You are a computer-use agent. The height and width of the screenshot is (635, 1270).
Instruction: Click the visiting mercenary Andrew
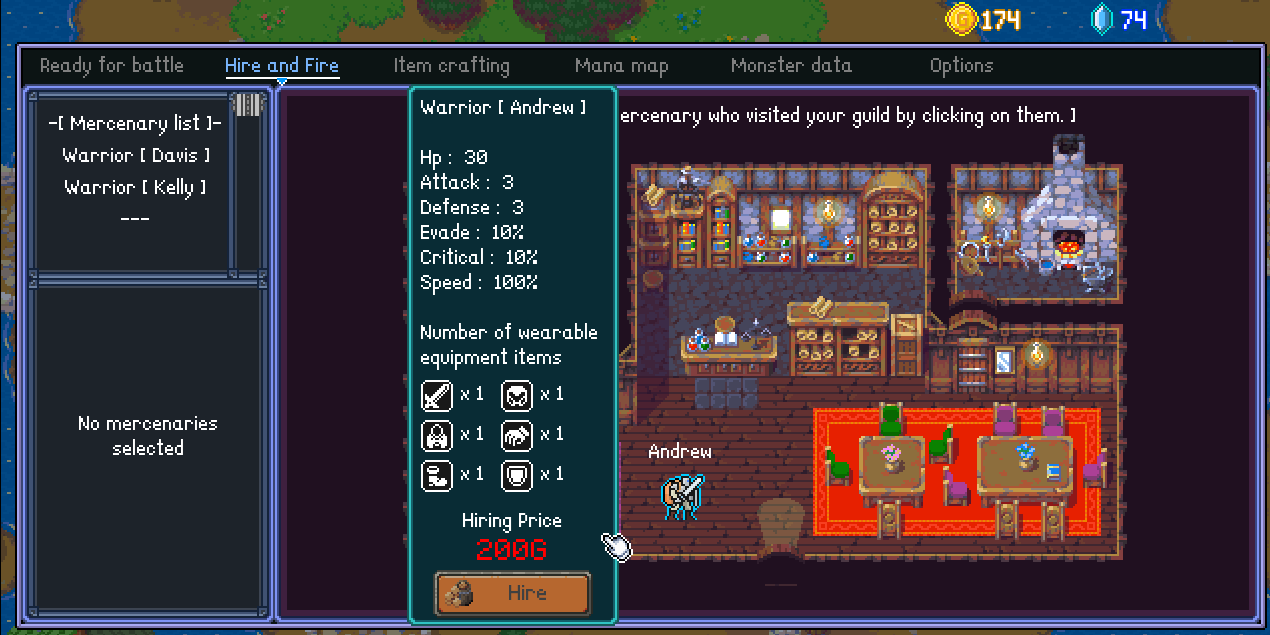point(682,495)
